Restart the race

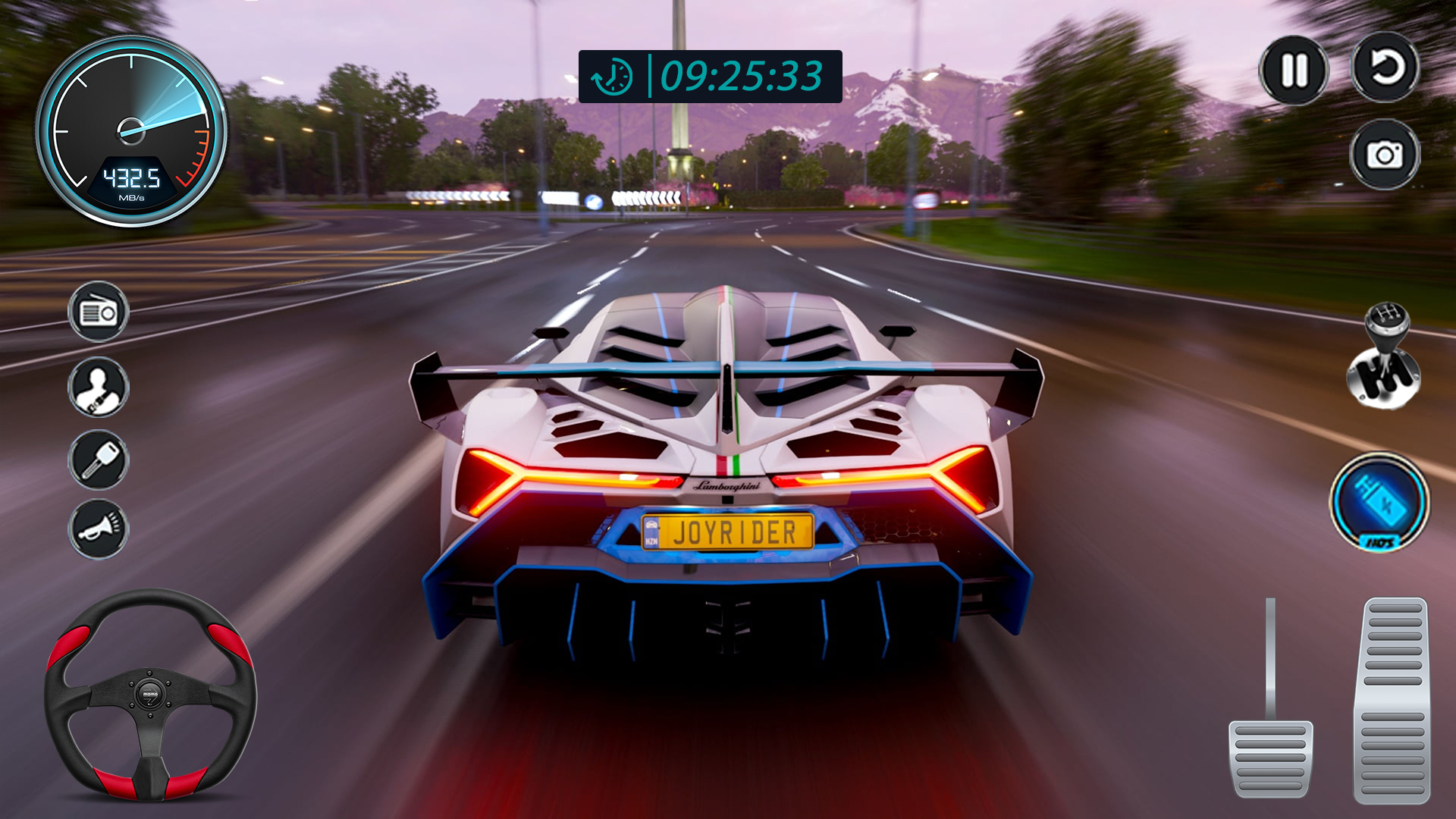pos(1387,70)
